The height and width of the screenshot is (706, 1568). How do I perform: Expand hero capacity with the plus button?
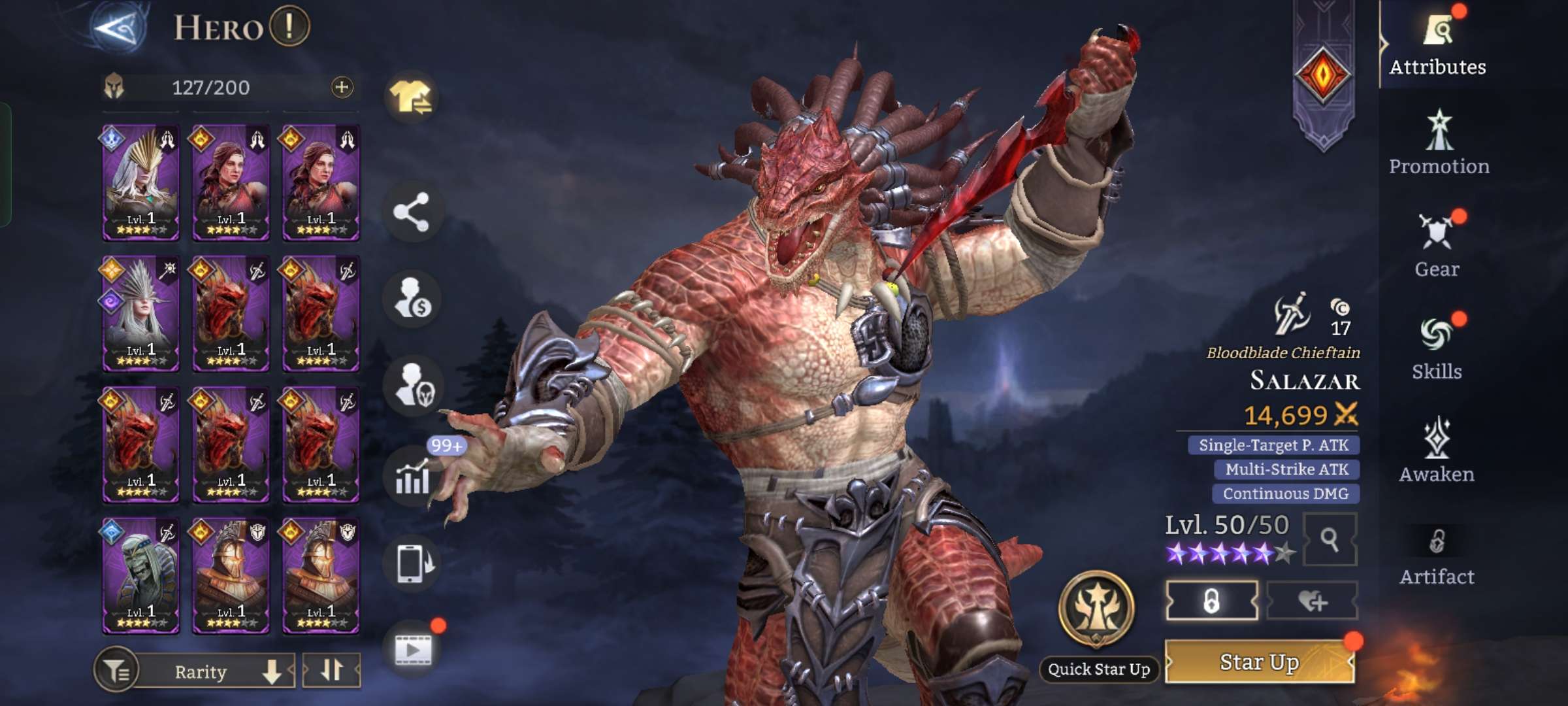342,87
